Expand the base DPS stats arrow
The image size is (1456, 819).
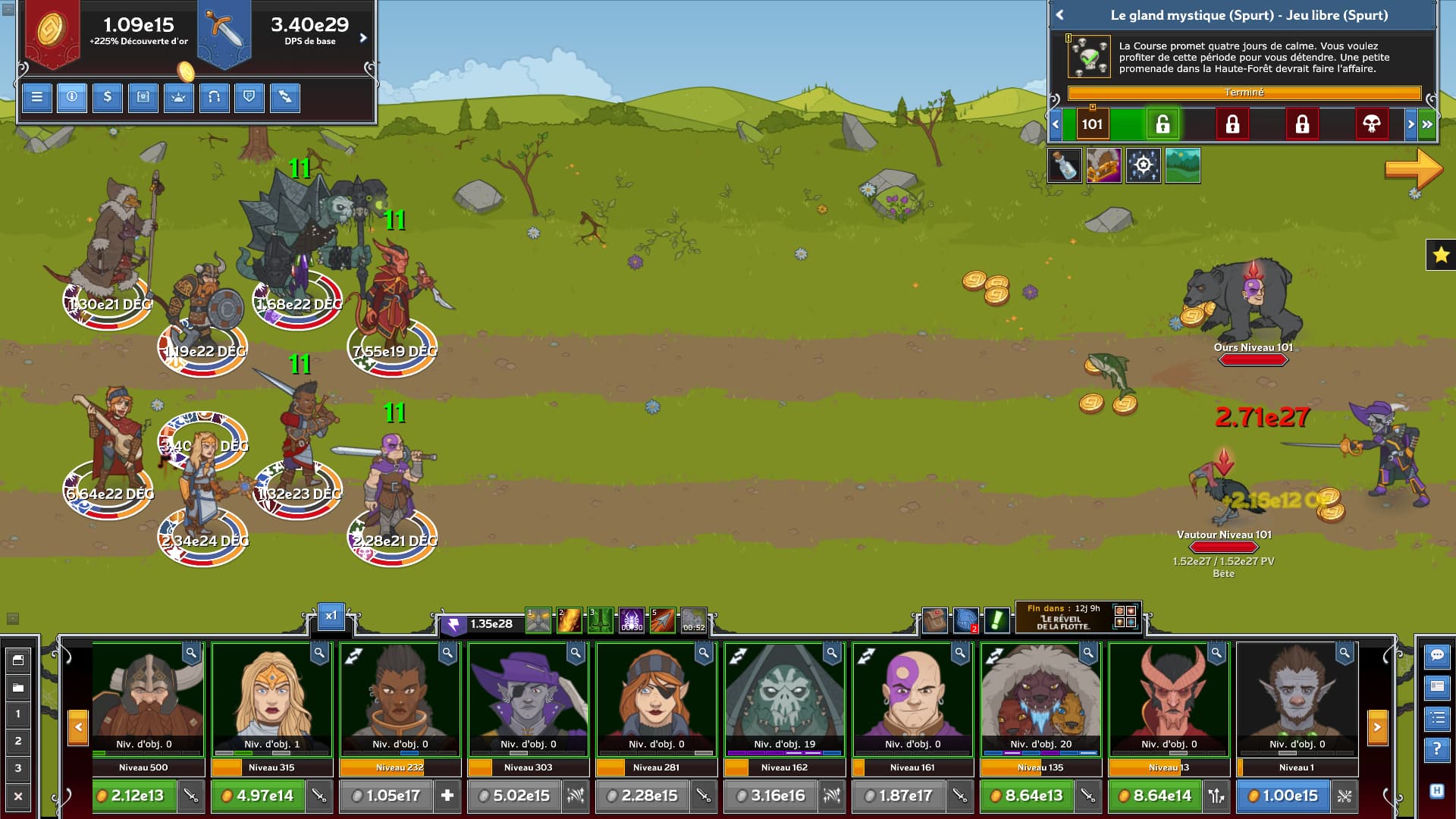363,38
